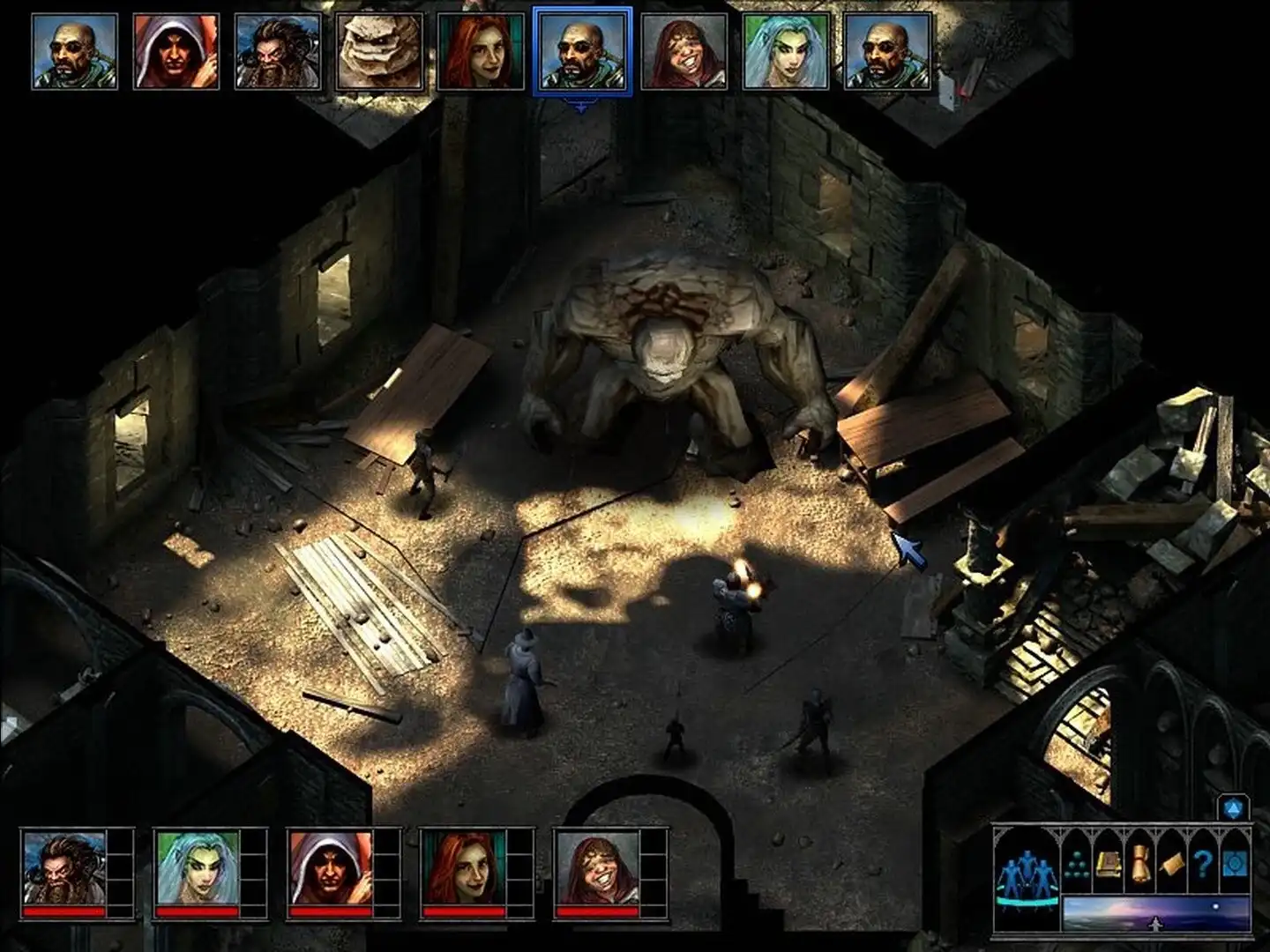Click the moon in the time-of-day display
This screenshot has width=1270, height=952.
1215,905
